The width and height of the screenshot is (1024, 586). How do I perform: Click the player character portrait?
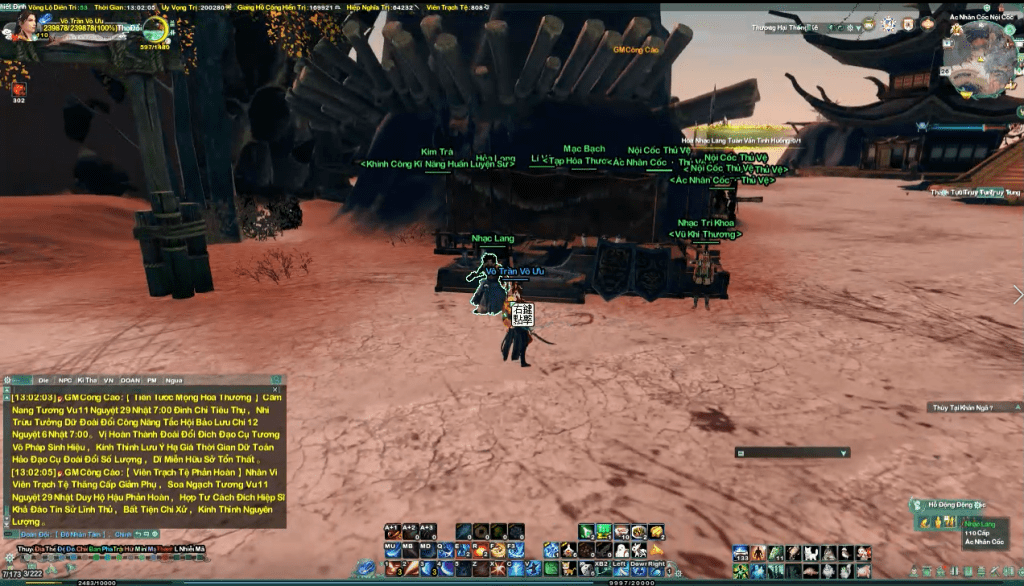coord(18,24)
